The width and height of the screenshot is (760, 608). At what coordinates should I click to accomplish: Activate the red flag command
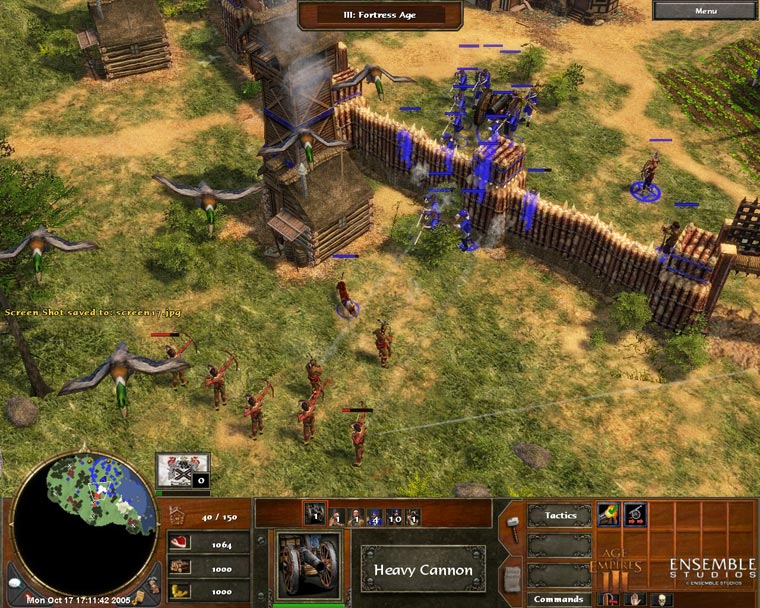coord(608,599)
